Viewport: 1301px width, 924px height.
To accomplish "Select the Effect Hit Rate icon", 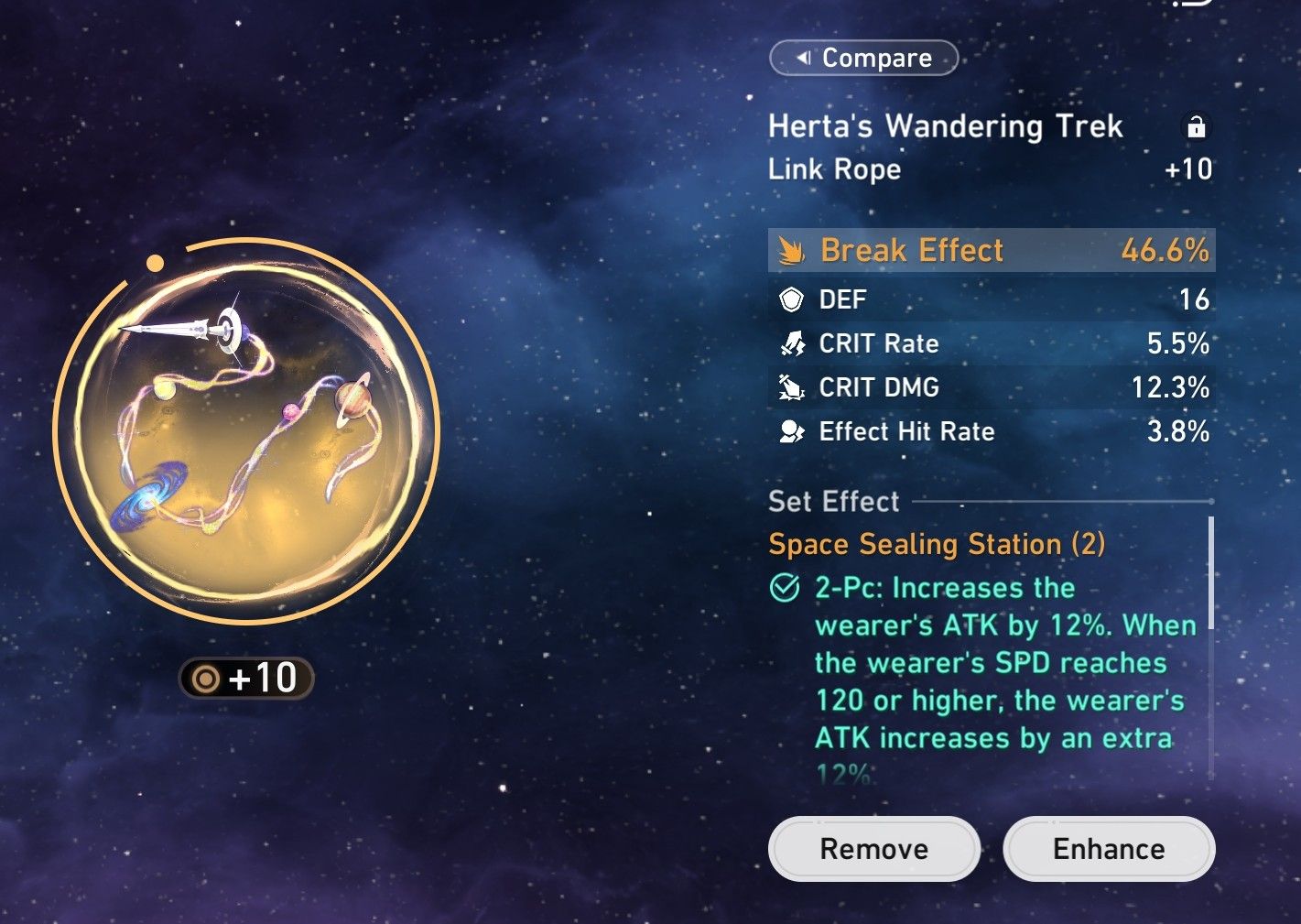I will (x=791, y=430).
